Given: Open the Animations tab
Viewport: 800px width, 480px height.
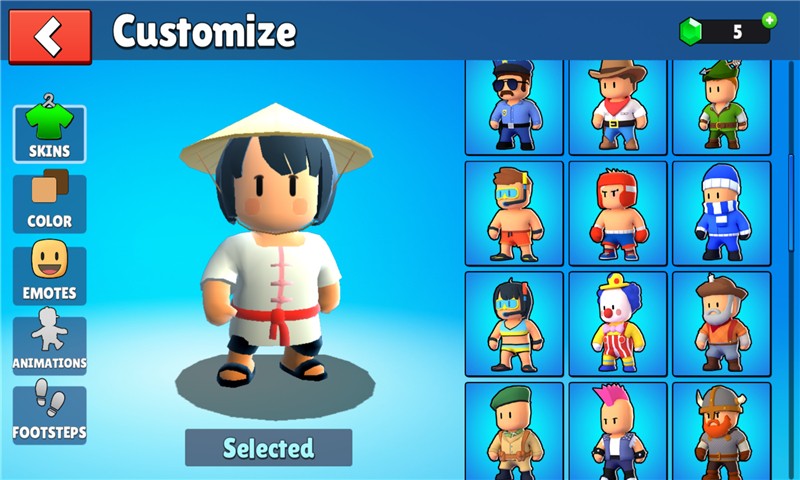Looking at the screenshot, I should [x=49, y=345].
